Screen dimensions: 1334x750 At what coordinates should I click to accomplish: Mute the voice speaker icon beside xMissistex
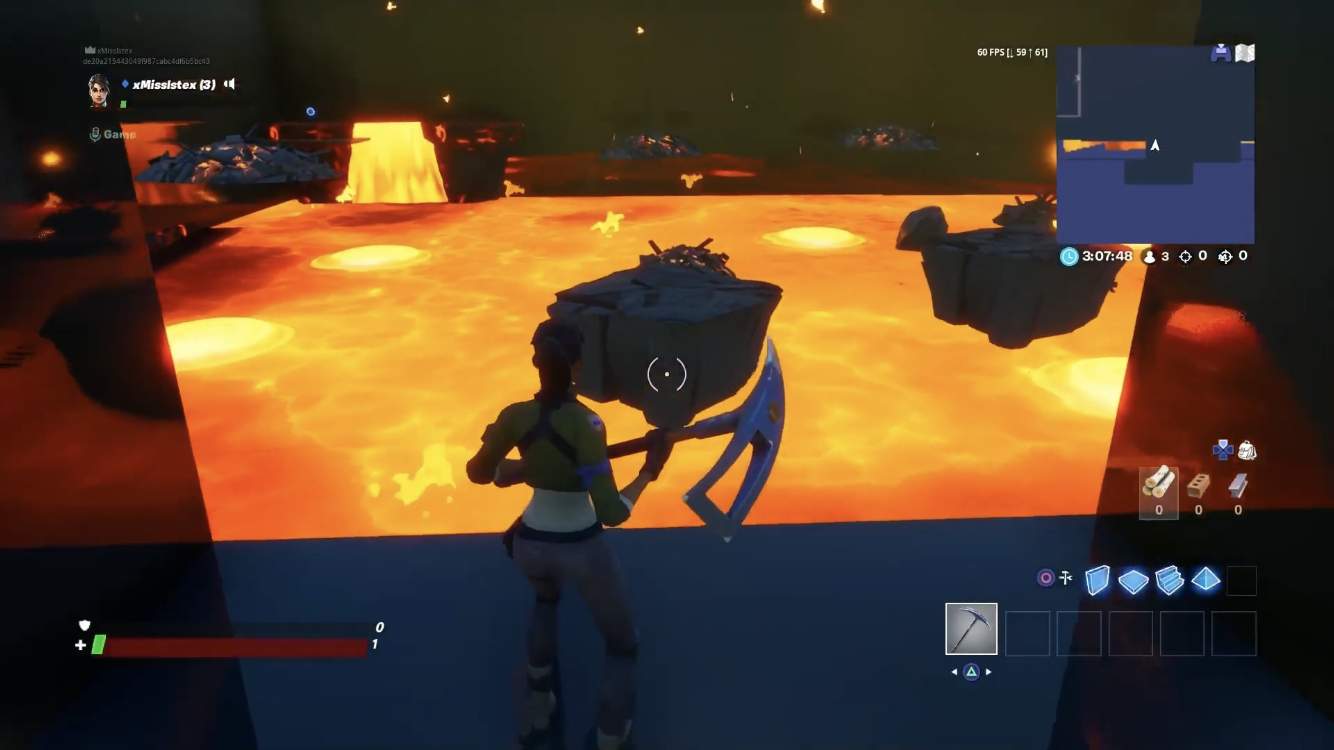[x=228, y=84]
